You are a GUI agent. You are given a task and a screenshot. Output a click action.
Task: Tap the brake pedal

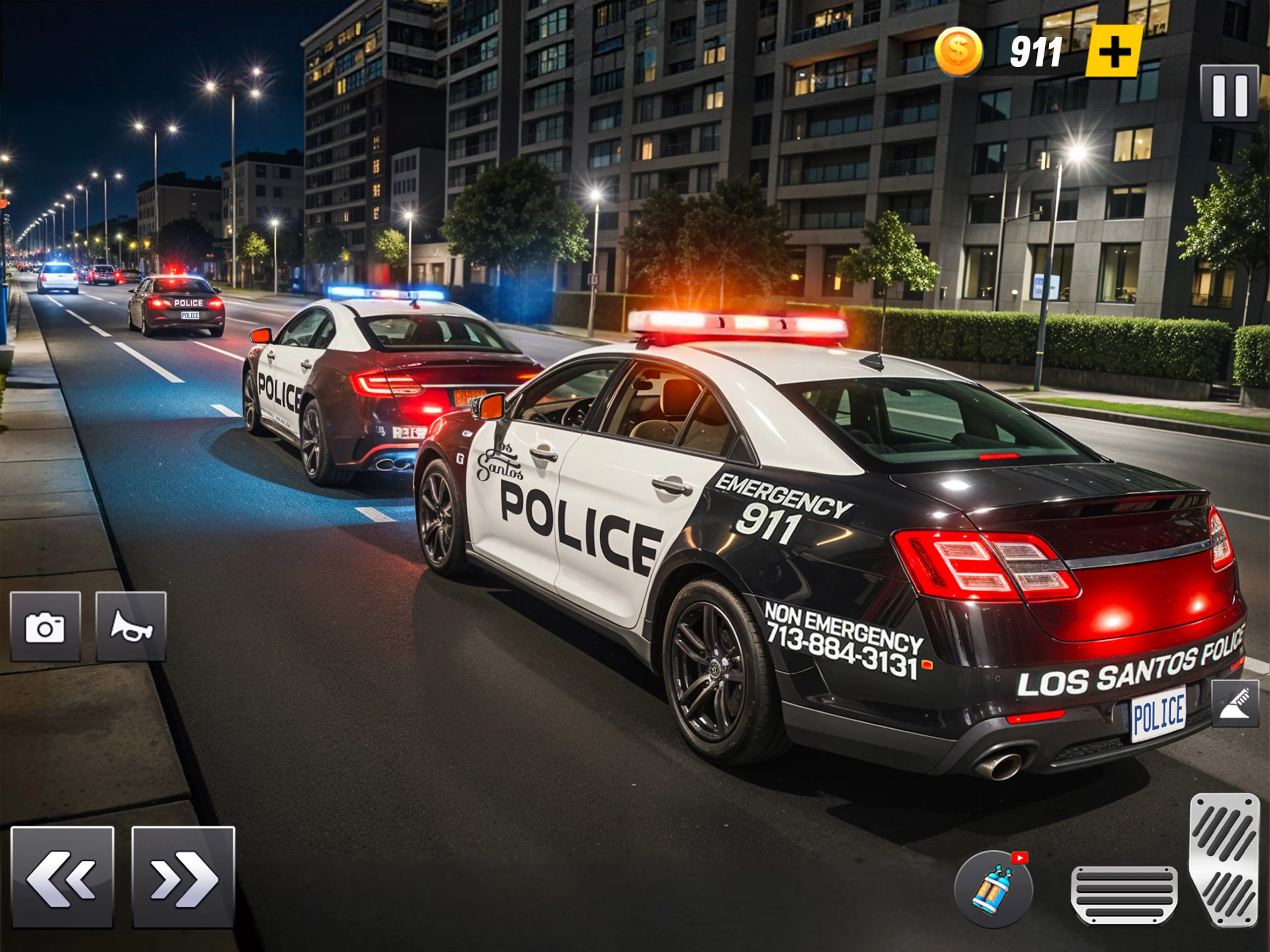point(1124,895)
